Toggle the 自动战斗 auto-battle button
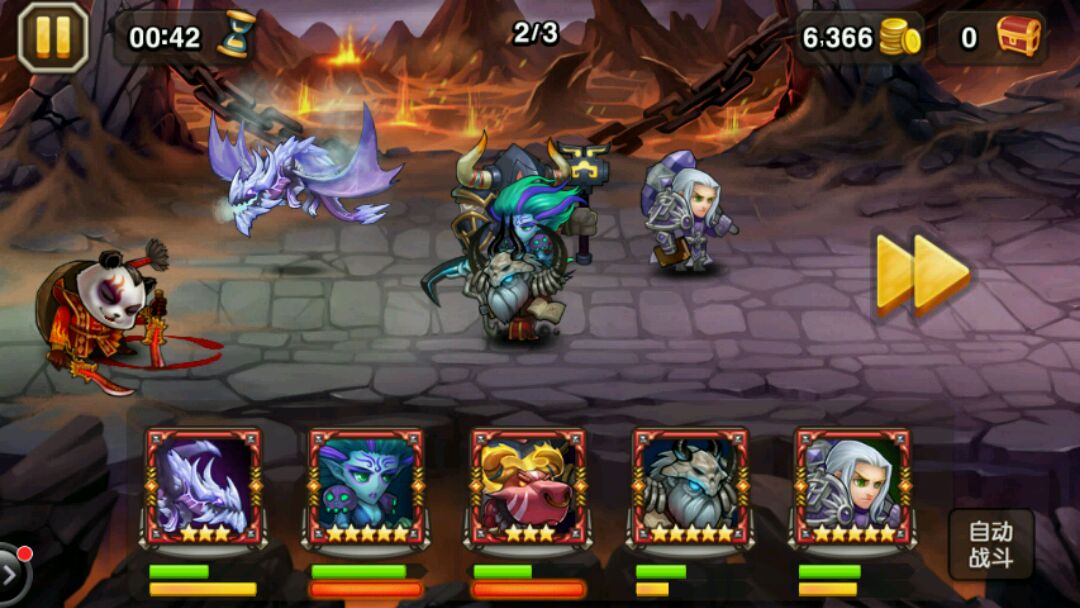The image size is (1080, 608). [990, 545]
